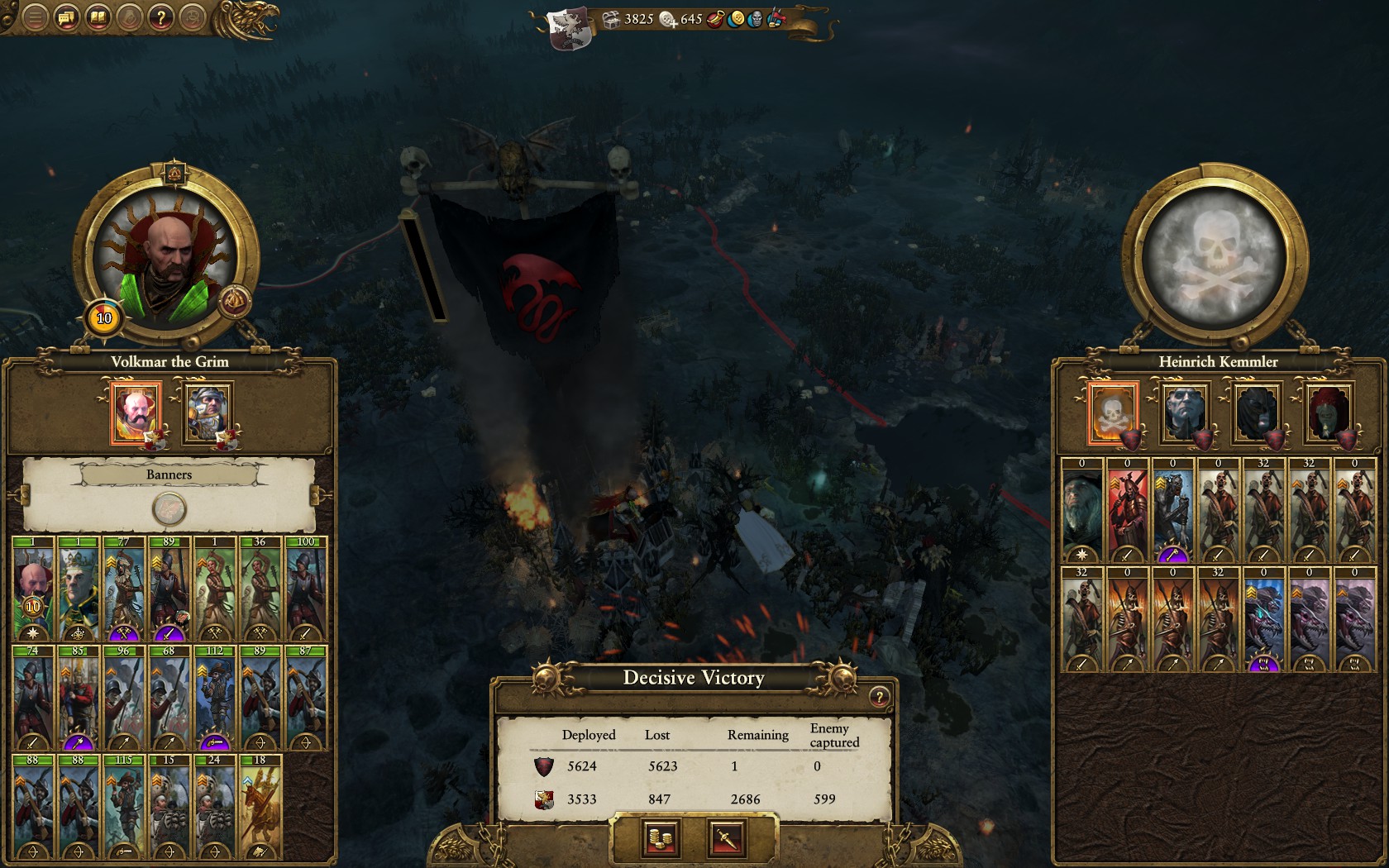This screenshot has height=868, width=1389.
Task: Click the treasury gold amount 3825
Action: click(638, 19)
